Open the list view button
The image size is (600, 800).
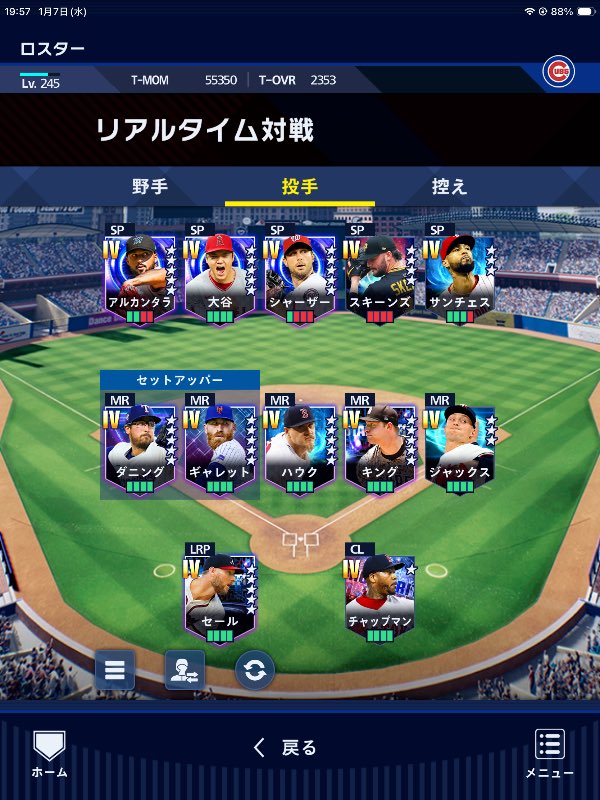(115, 670)
